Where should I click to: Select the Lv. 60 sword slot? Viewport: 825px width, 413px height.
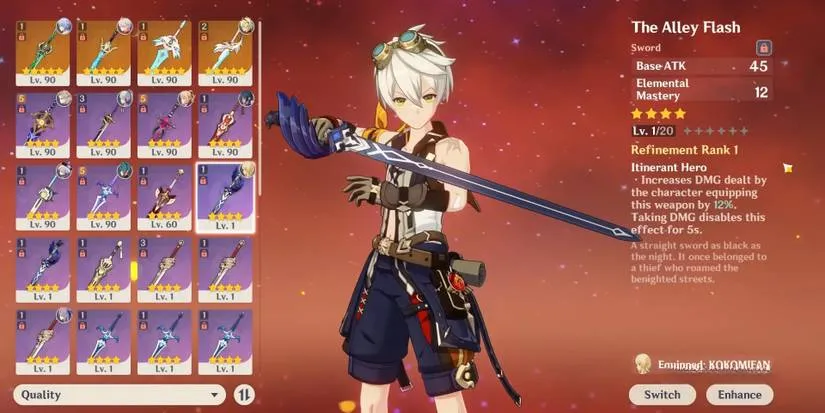click(x=165, y=195)
